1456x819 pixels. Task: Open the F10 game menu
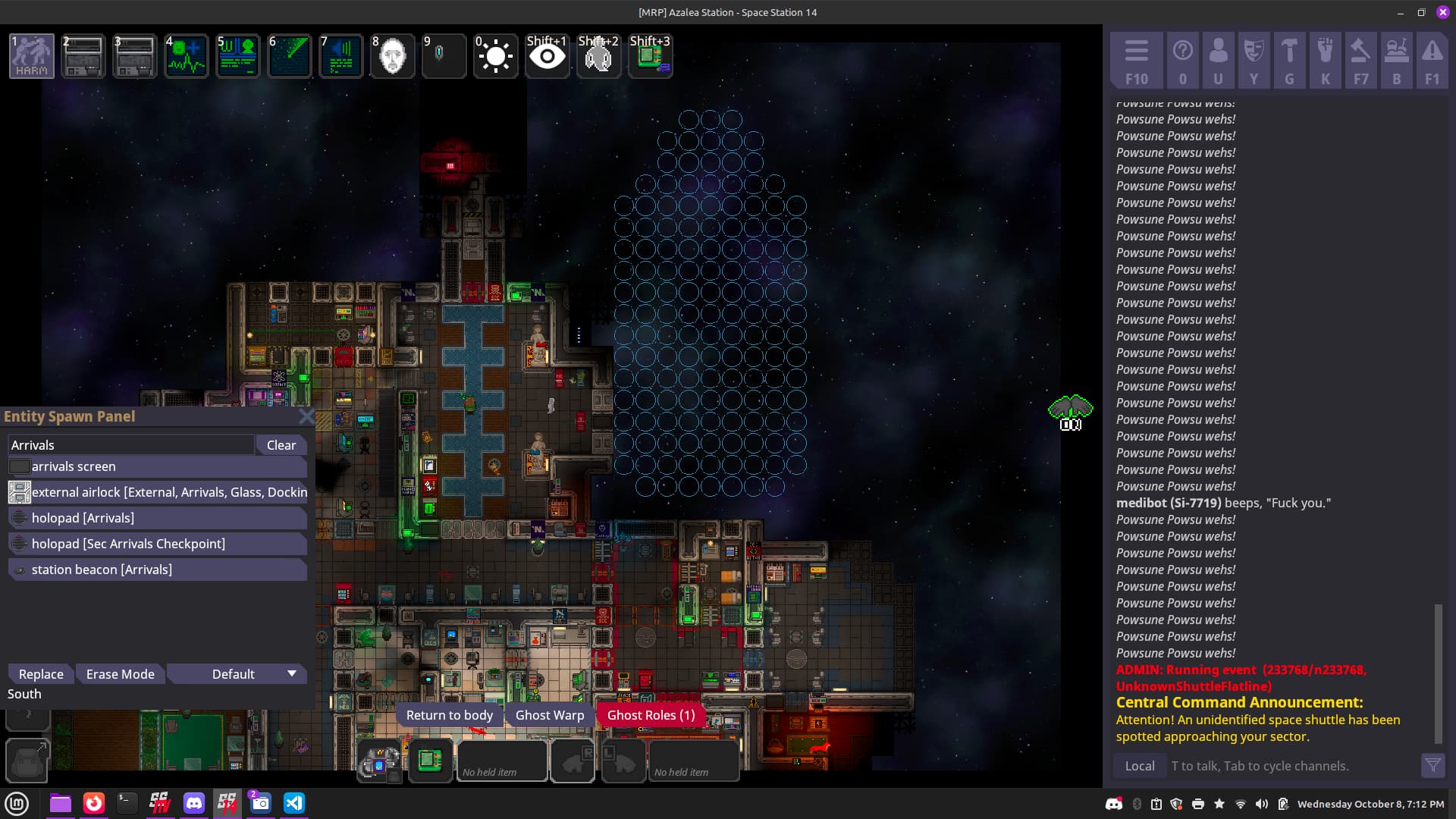tap(1136, 61)
